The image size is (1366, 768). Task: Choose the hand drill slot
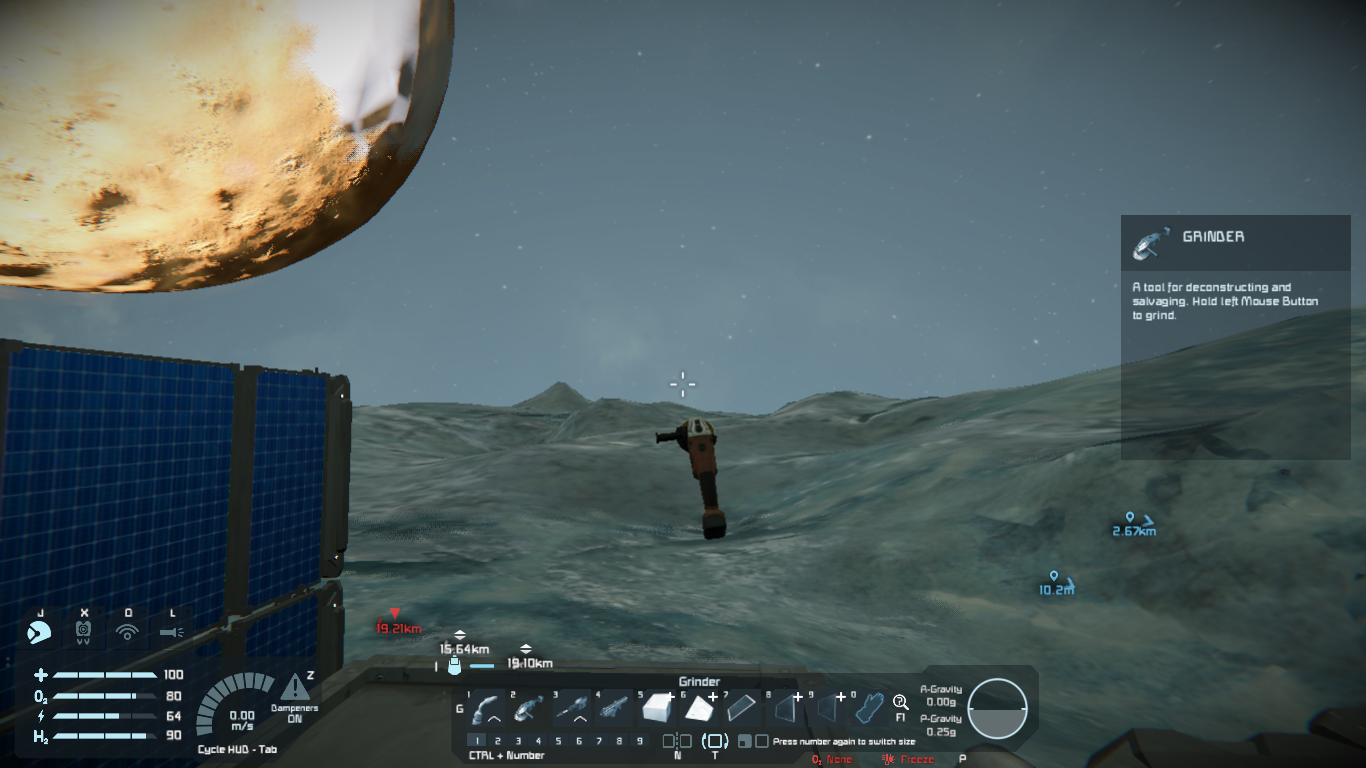tap(571, 709)
